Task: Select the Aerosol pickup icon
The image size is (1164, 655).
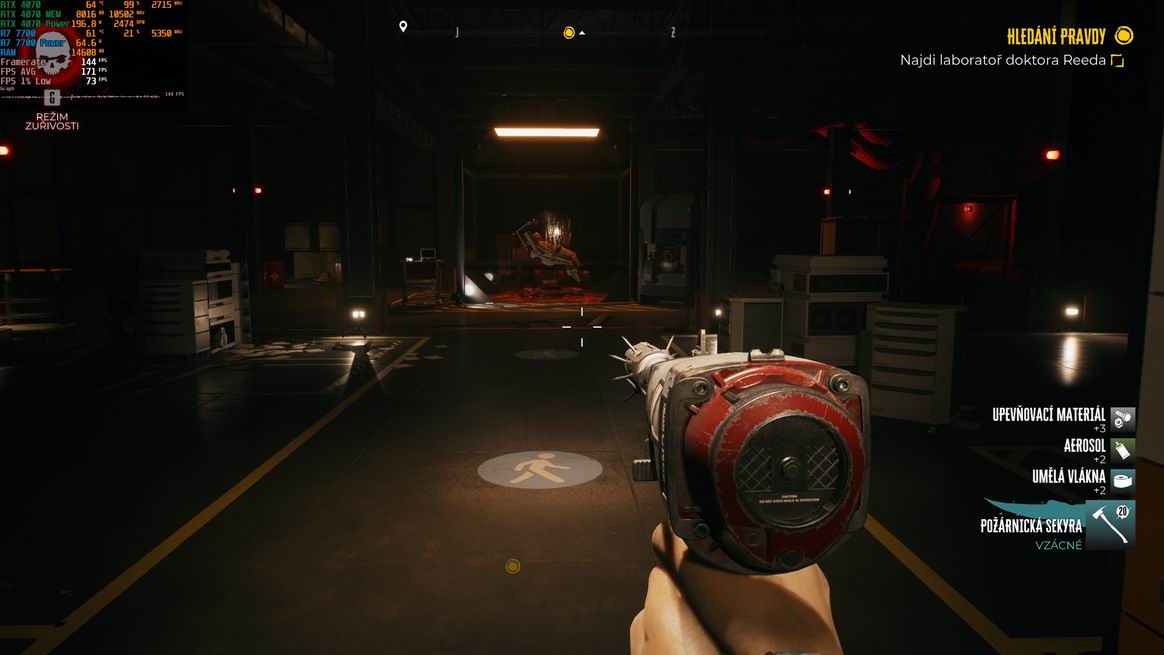Action: pos(1123,449)
